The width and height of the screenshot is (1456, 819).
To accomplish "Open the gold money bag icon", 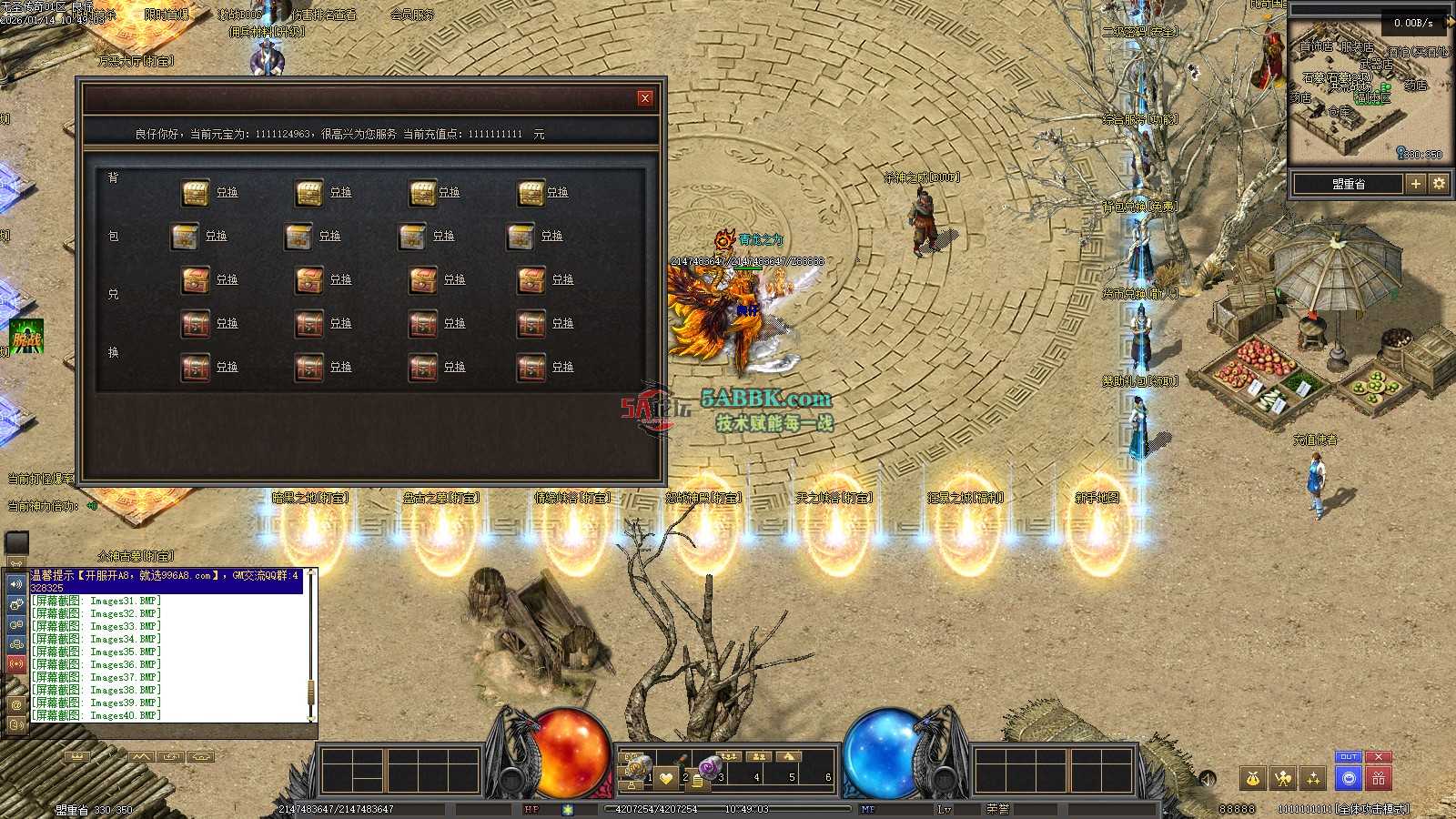I will [1253, 778].
